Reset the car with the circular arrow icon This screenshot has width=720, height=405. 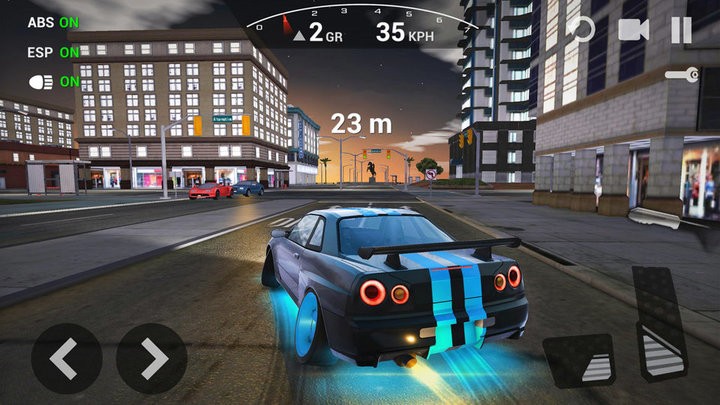click(580, 29)
